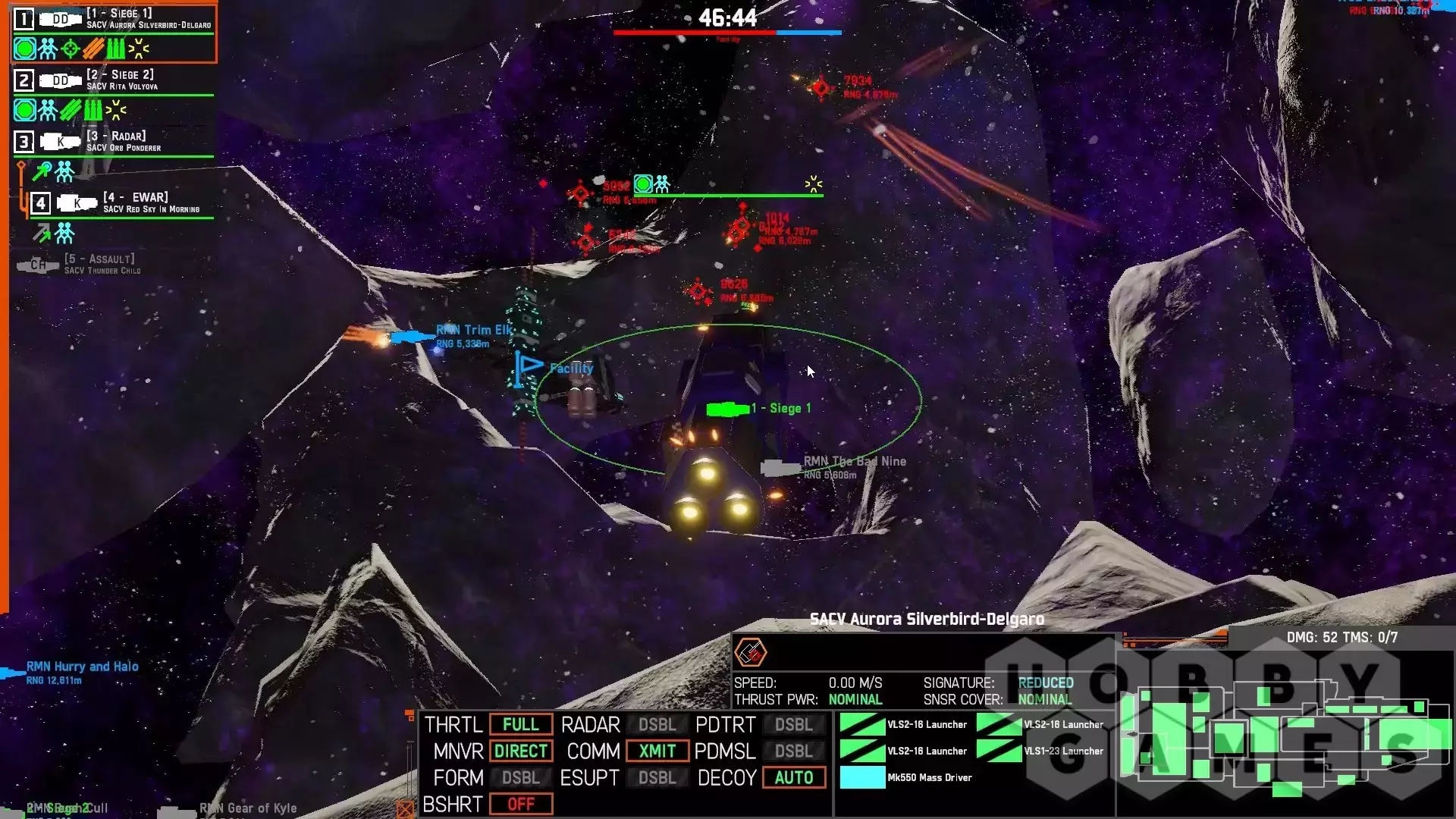Select the VLS1-23 Launcher weapon

pyautogui.click(x=1040, y=752)
